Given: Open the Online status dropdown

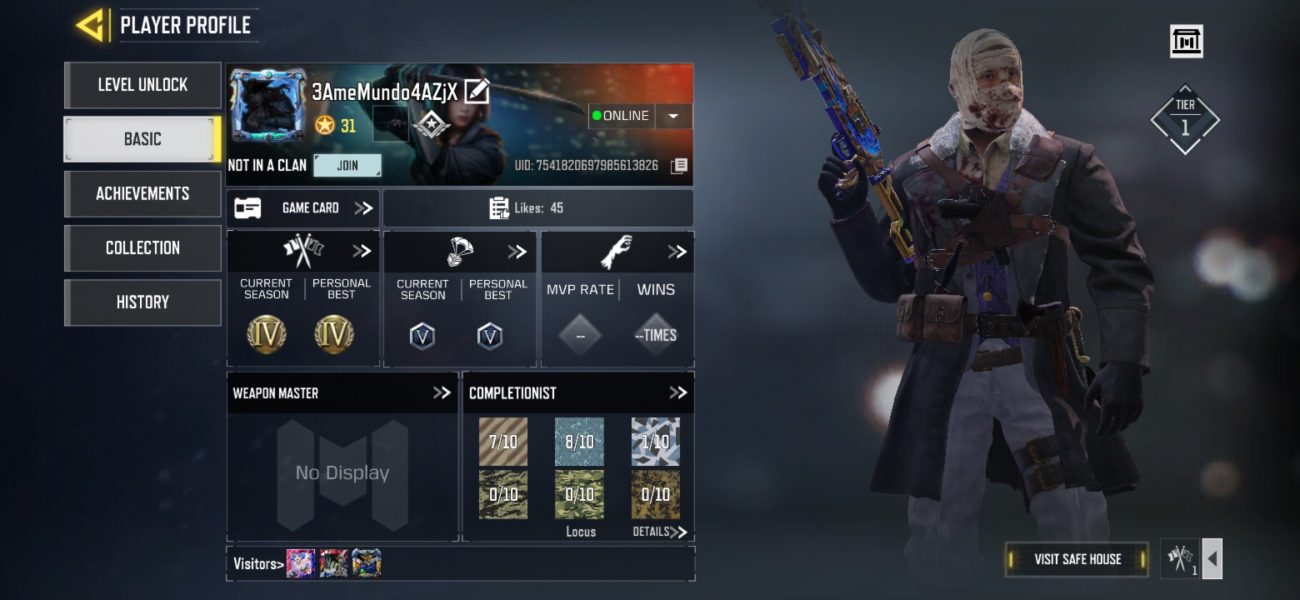Looking at the screenshot, I should (x=673, y=116).
